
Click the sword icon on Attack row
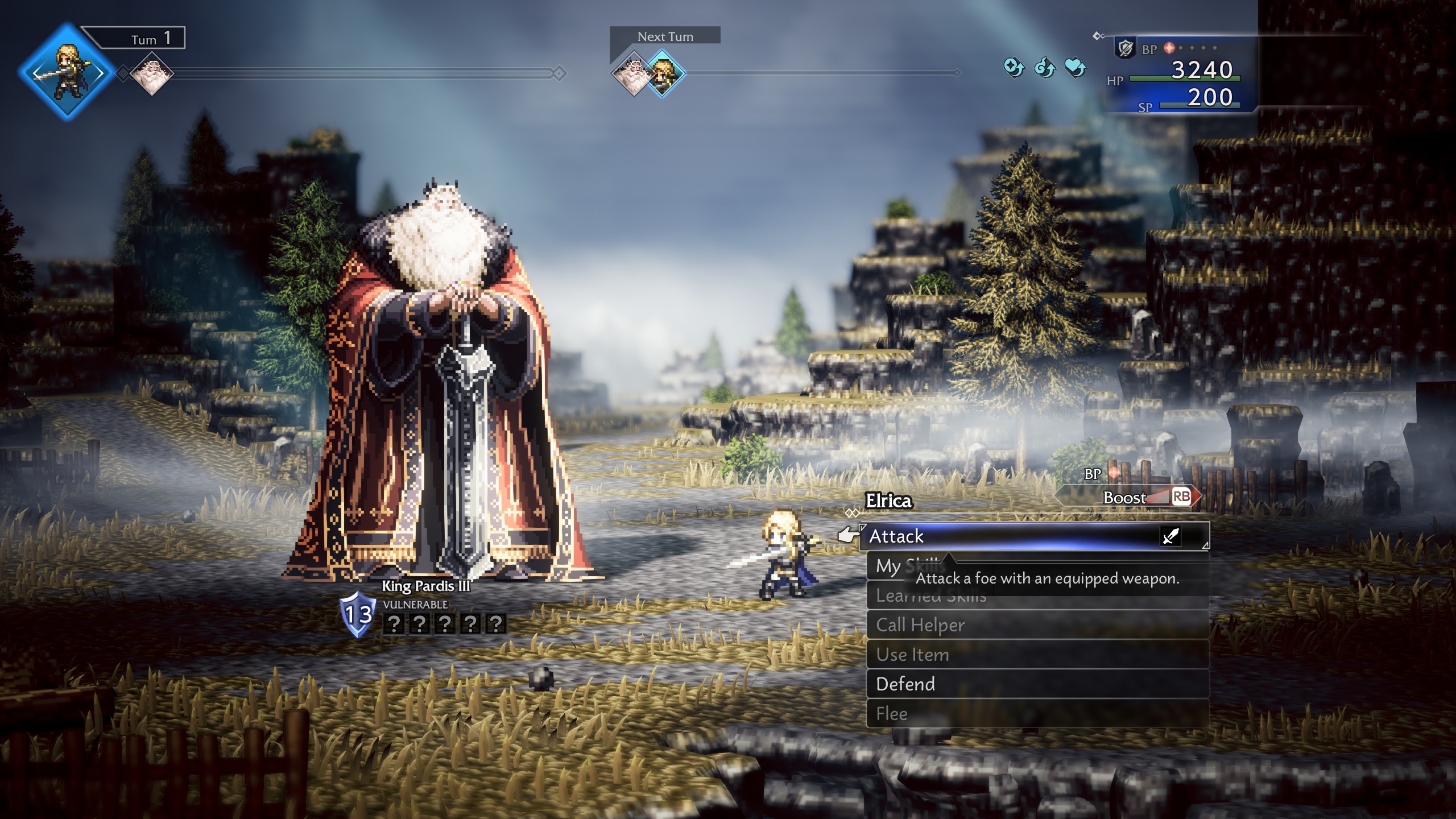pos(1170,536)
